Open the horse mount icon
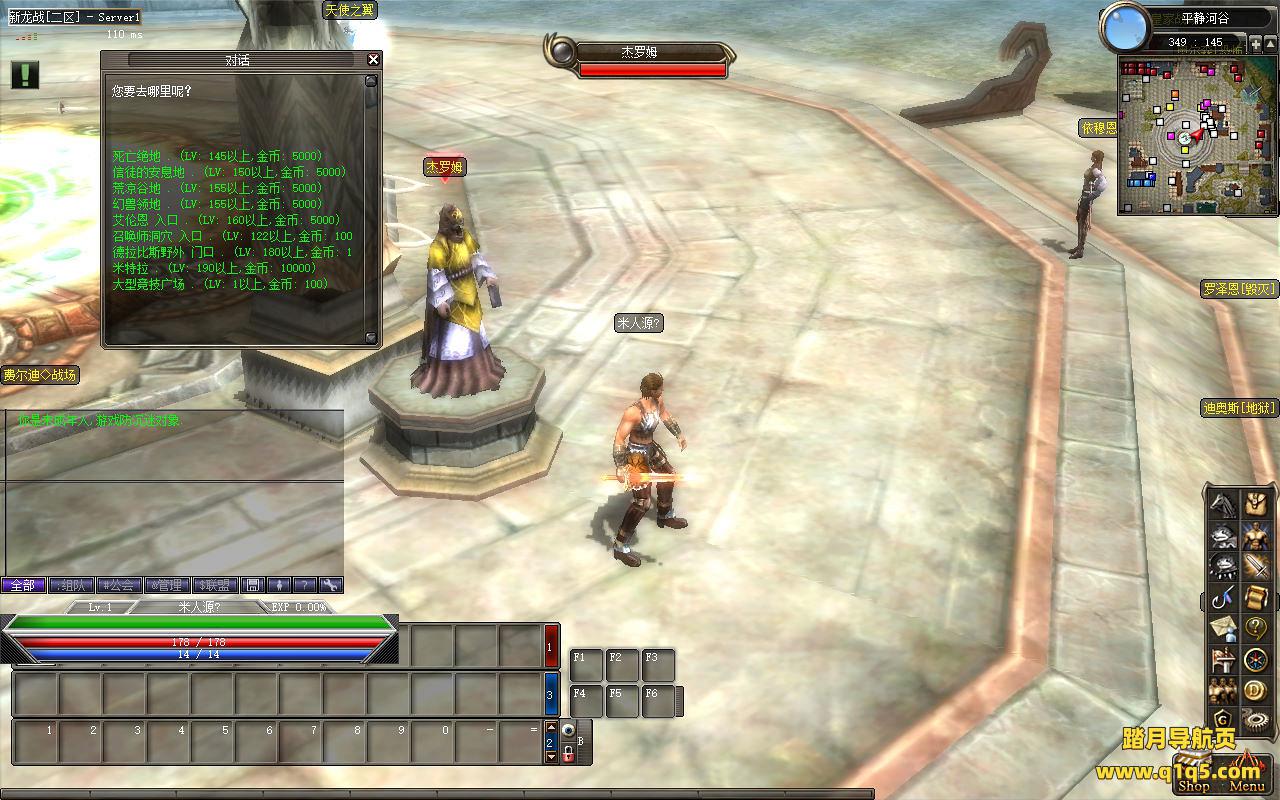 tap(1223, 504)
